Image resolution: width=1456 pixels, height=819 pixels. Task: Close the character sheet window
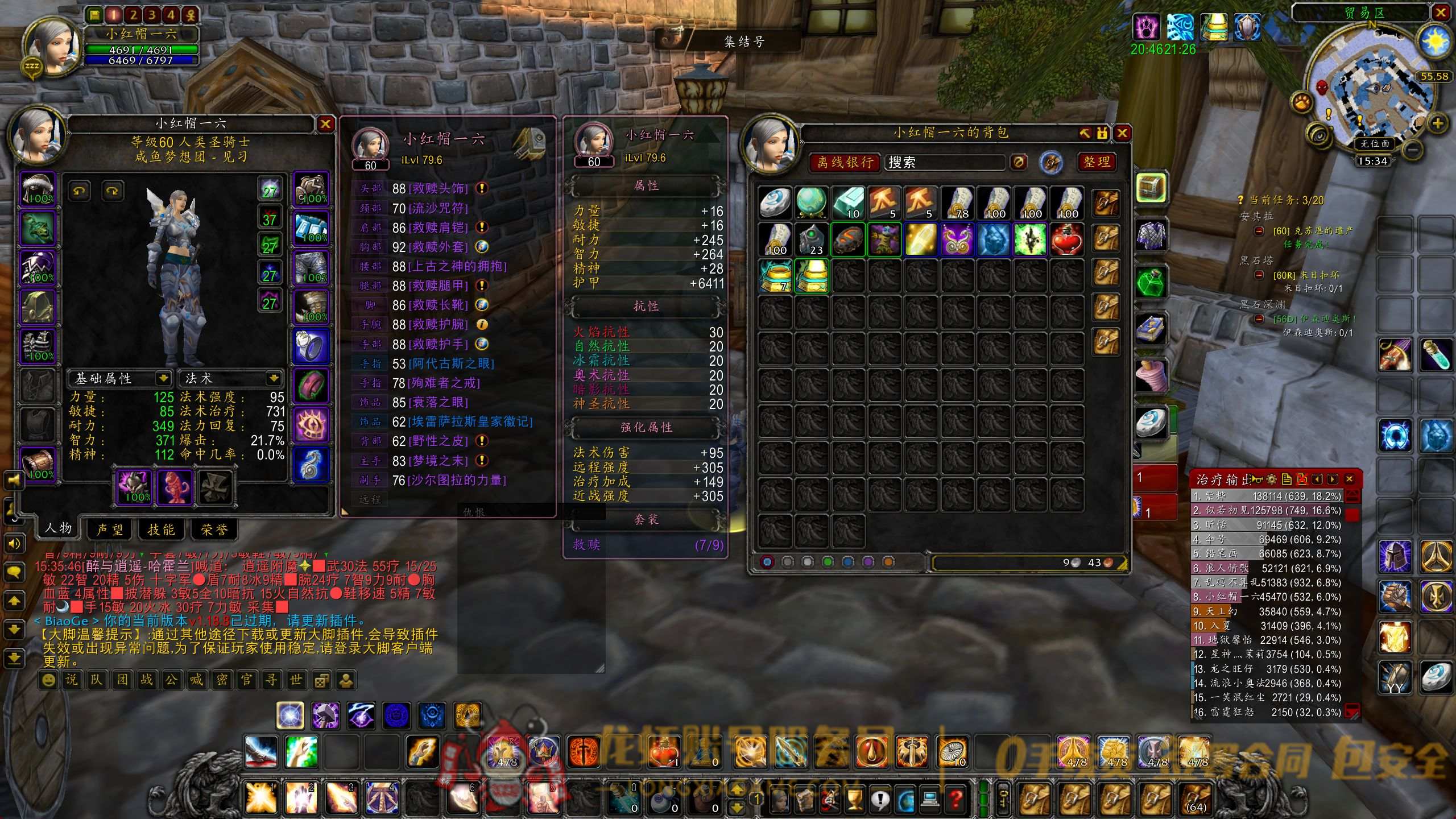[x=325, y=124]
